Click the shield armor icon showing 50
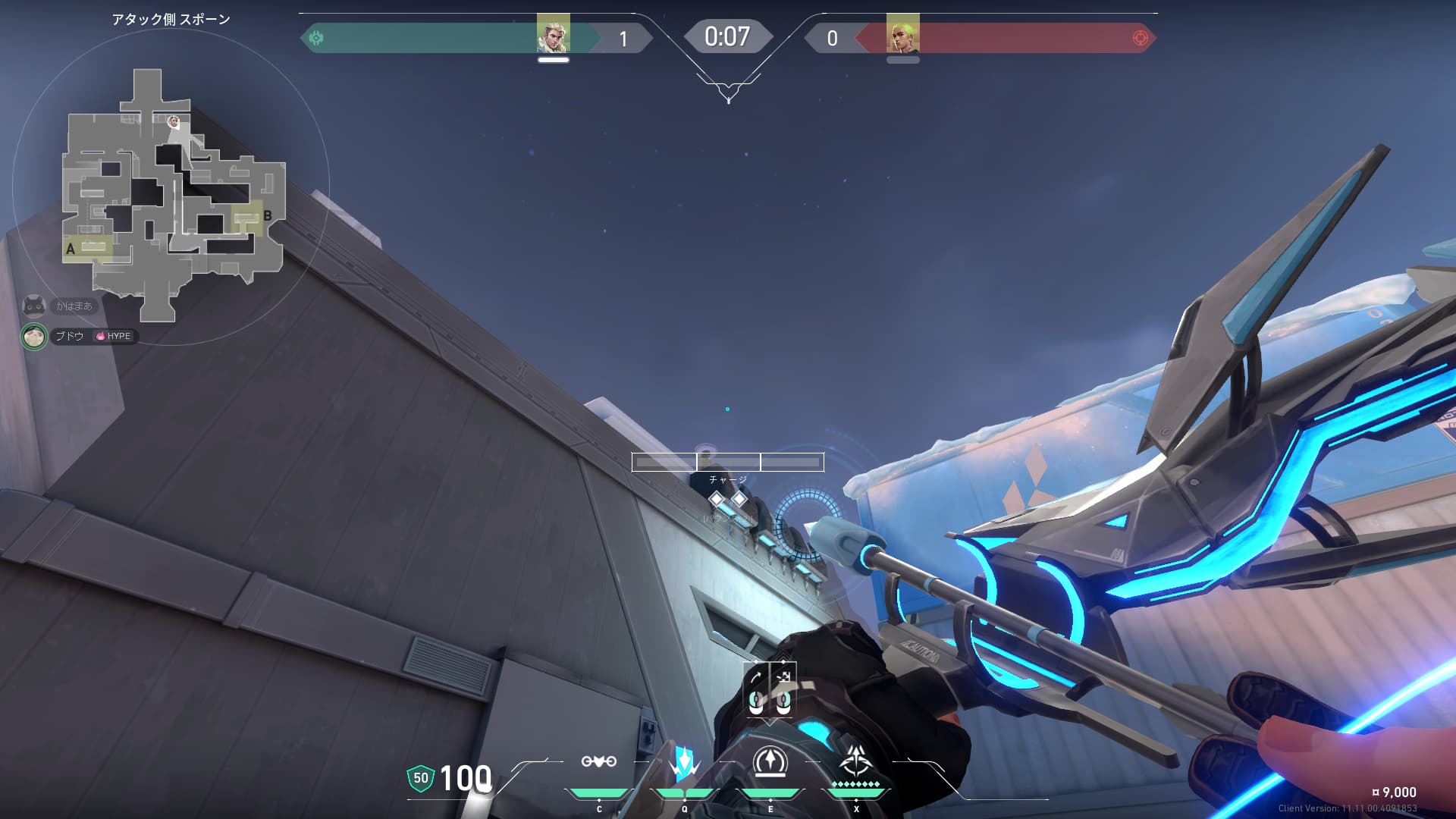 point(421,778)
